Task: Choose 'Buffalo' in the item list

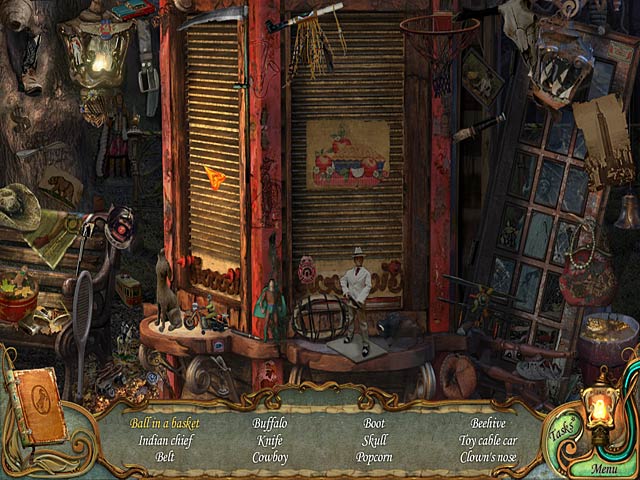Action: click(x=270, y=423)
